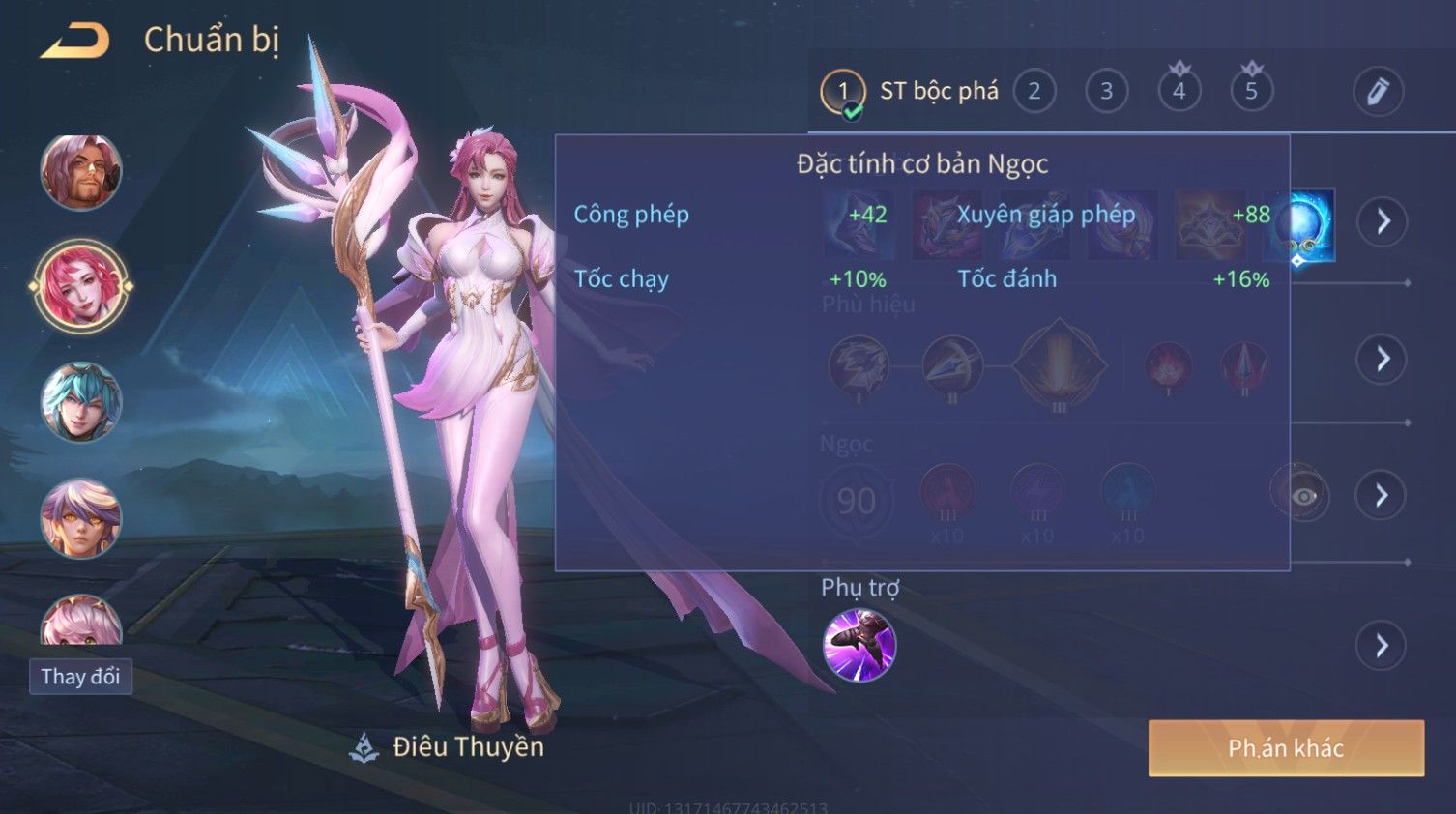Open preset tab 4

click(1179, 92)
